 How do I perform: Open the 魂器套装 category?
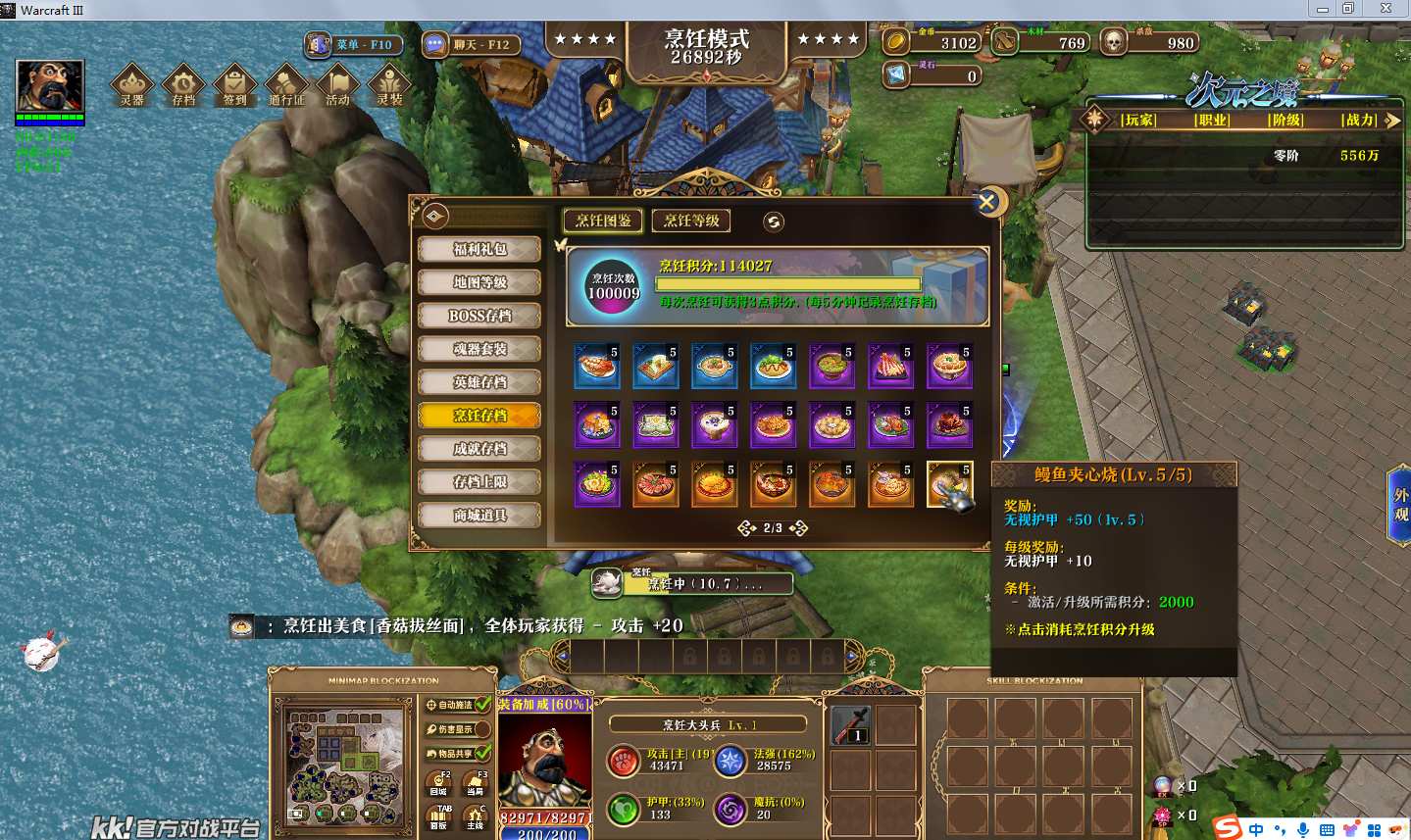pos(479,349)
